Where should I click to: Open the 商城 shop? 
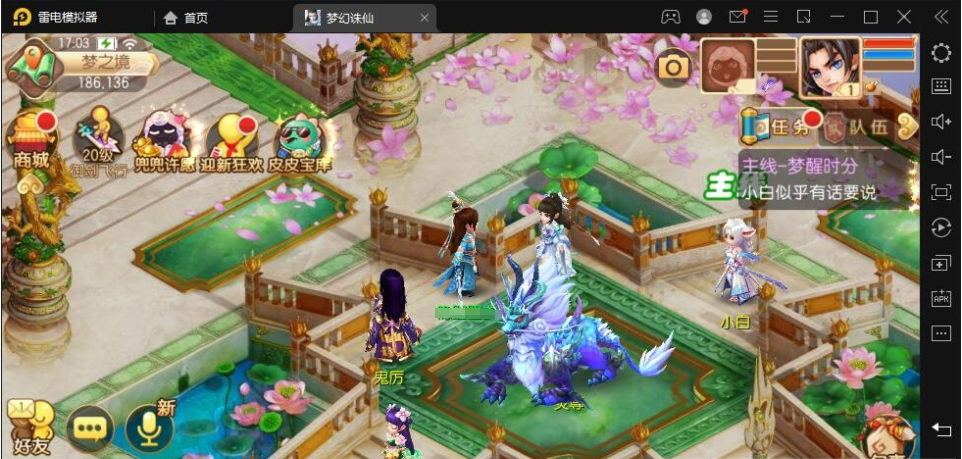[x=31, y=142]
